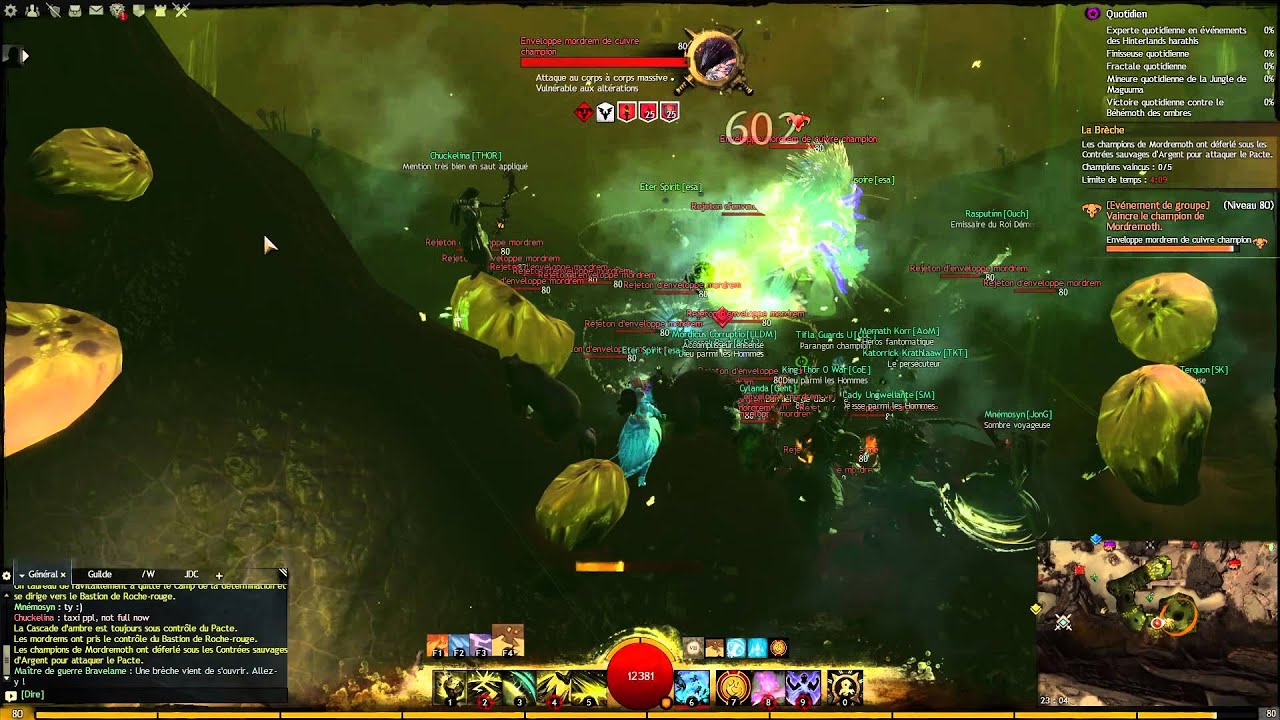Collapse chat with the top-right arrow
The height and width of the screenshot is (720, 1280).
pyautogui.click(x=283, y=571)
